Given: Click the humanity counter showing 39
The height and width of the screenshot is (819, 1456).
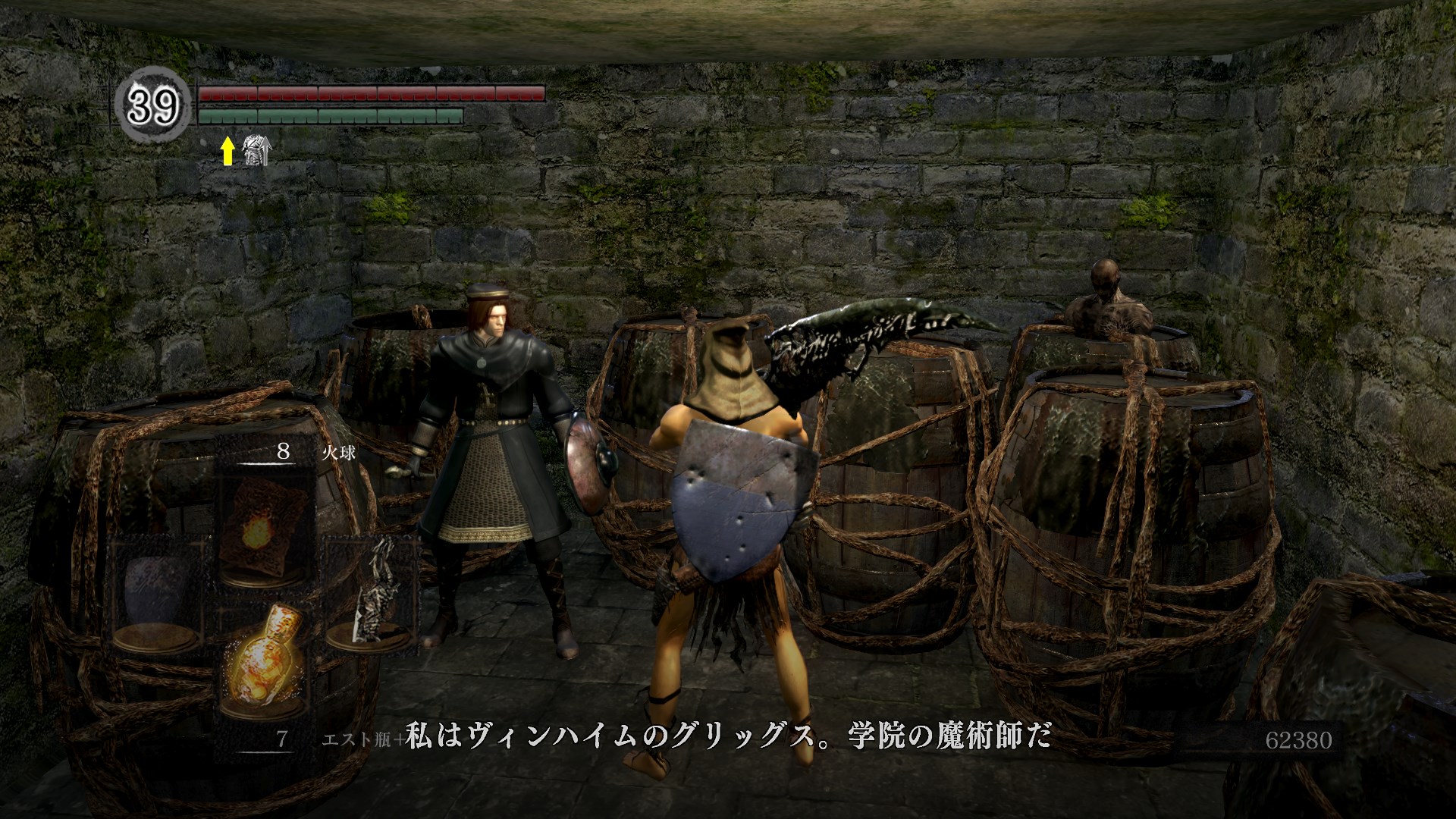Looking at the screenshot, I should [x=153, y=106].
